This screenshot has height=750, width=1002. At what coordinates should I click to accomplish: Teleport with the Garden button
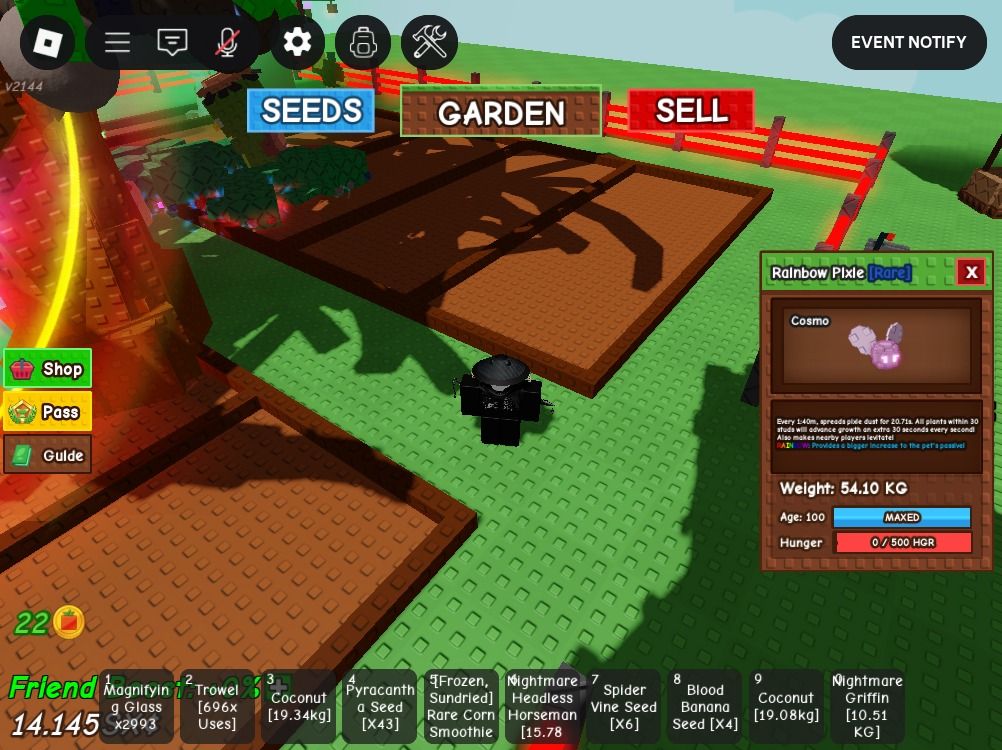tap(501, 112)
